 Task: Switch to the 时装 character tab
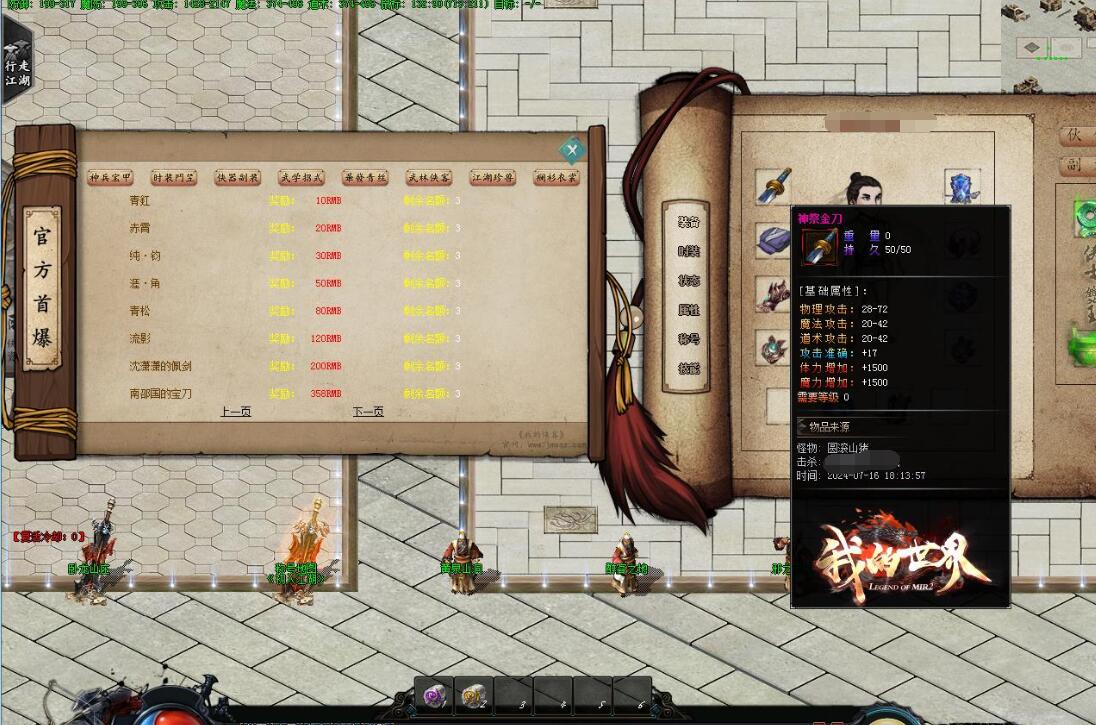(x=688, y=251)
